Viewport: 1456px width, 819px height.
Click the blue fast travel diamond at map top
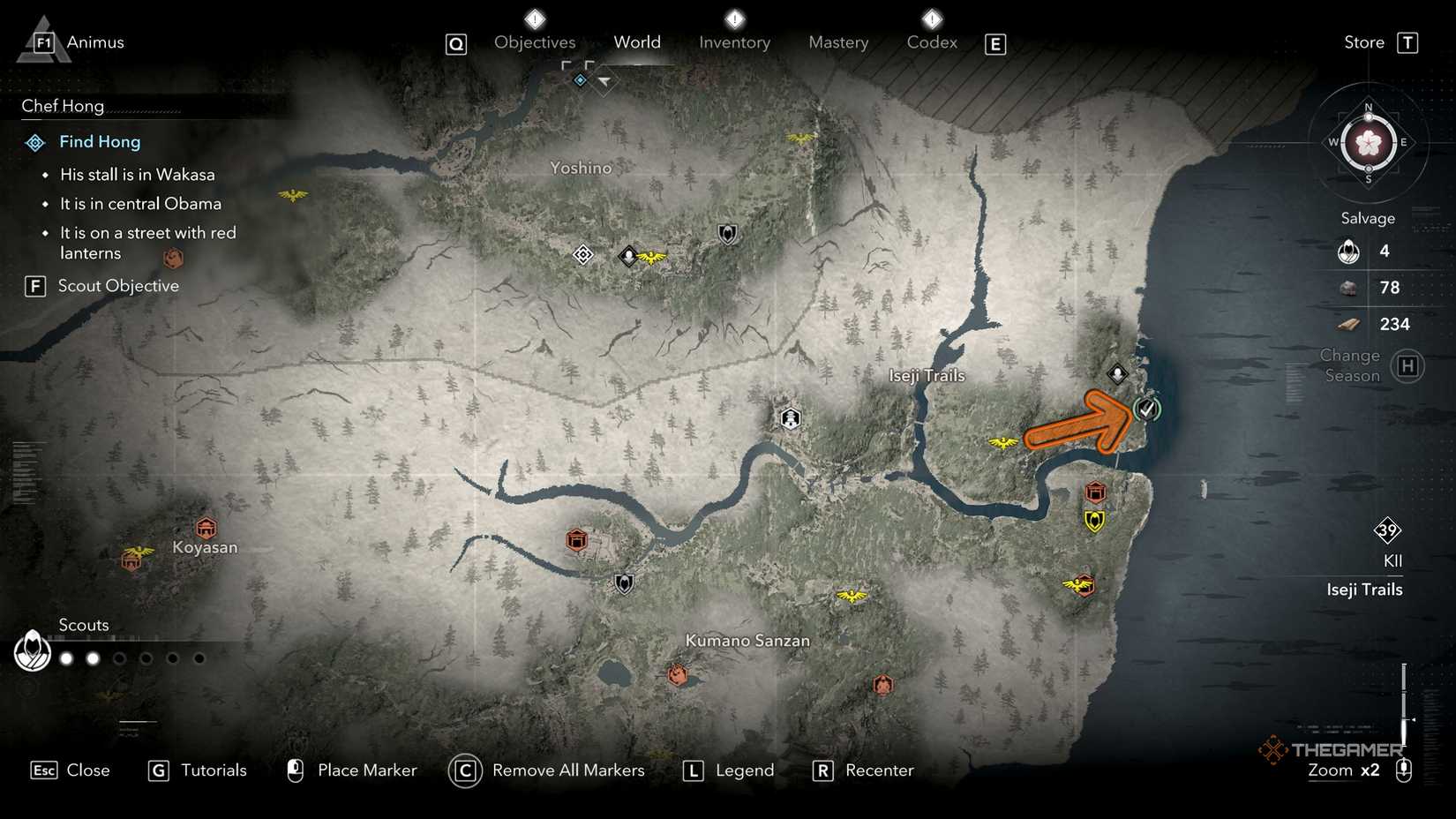(579, 79)
